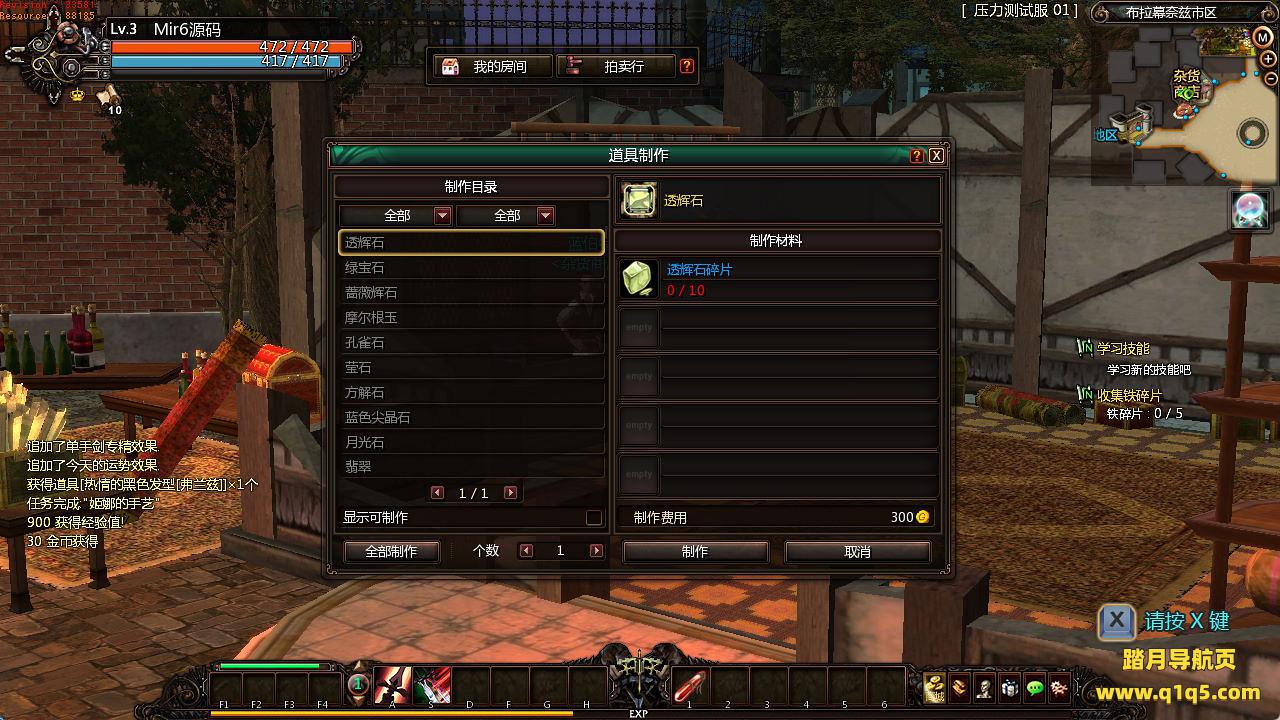Screen dimensions: 1280x720
Task: Cancel crafting with 取消
Action: 857,552
